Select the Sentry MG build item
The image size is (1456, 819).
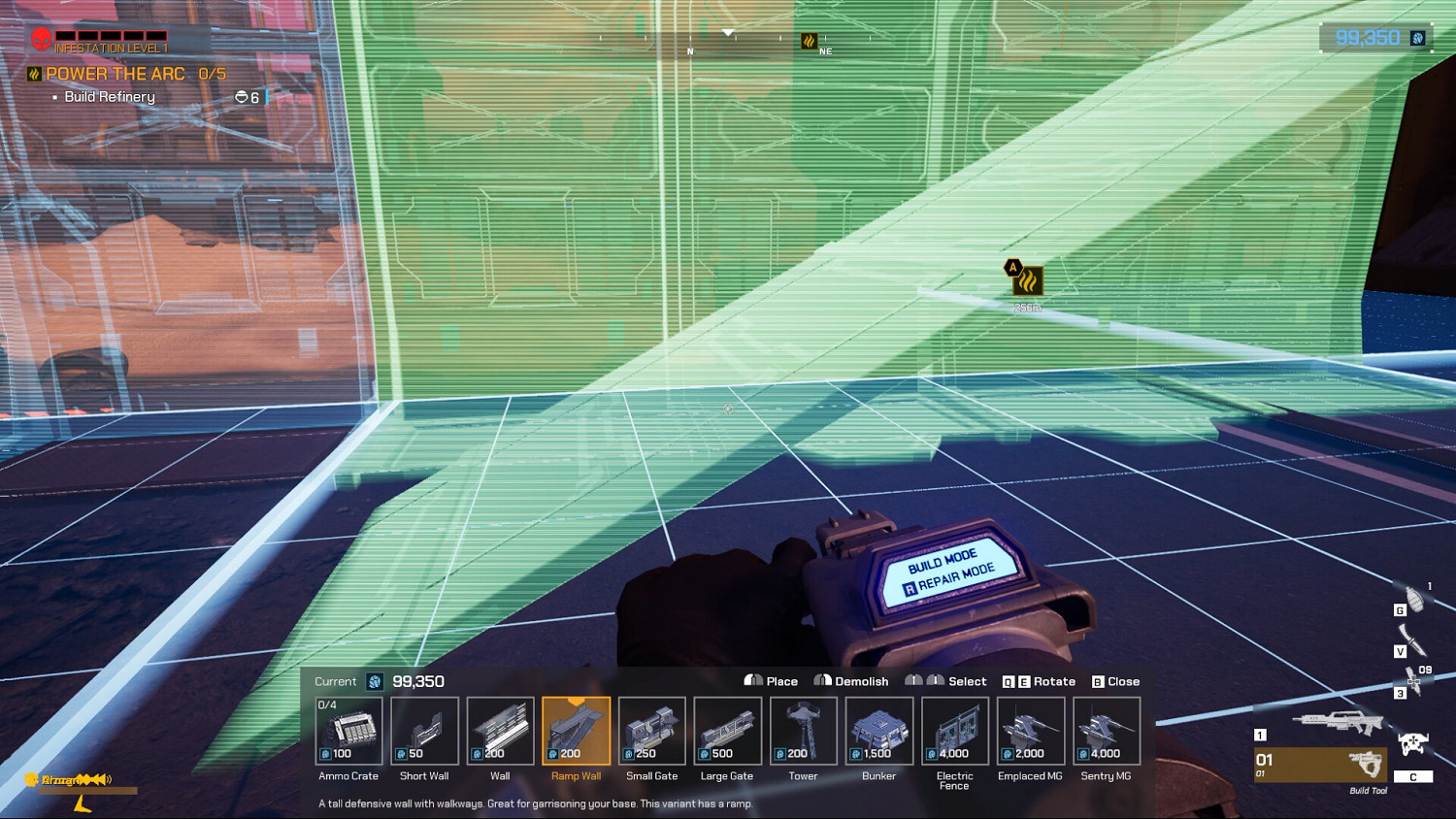1106,731
